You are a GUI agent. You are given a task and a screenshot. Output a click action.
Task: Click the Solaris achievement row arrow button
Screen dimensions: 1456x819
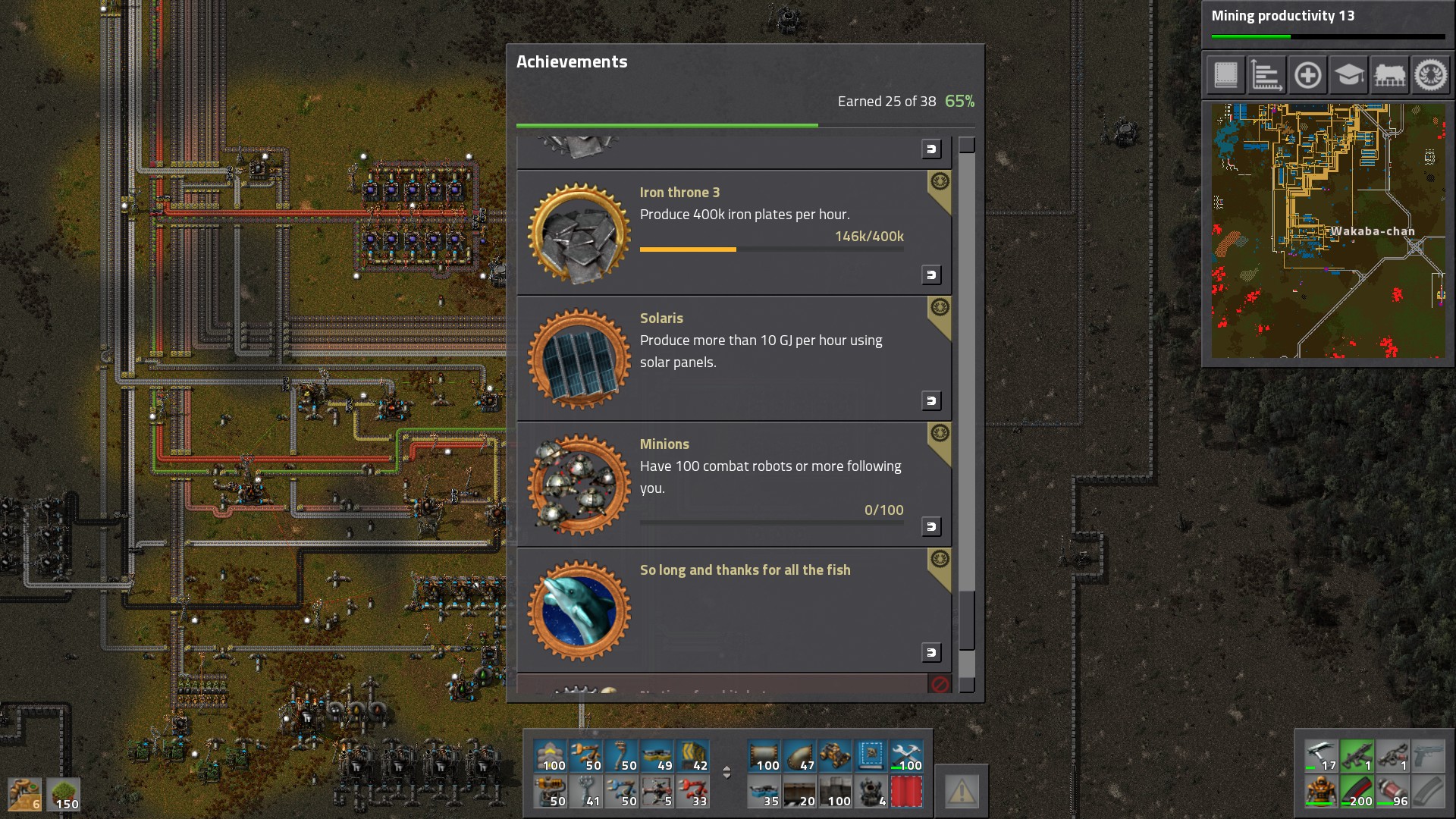(x=931, y=400)
